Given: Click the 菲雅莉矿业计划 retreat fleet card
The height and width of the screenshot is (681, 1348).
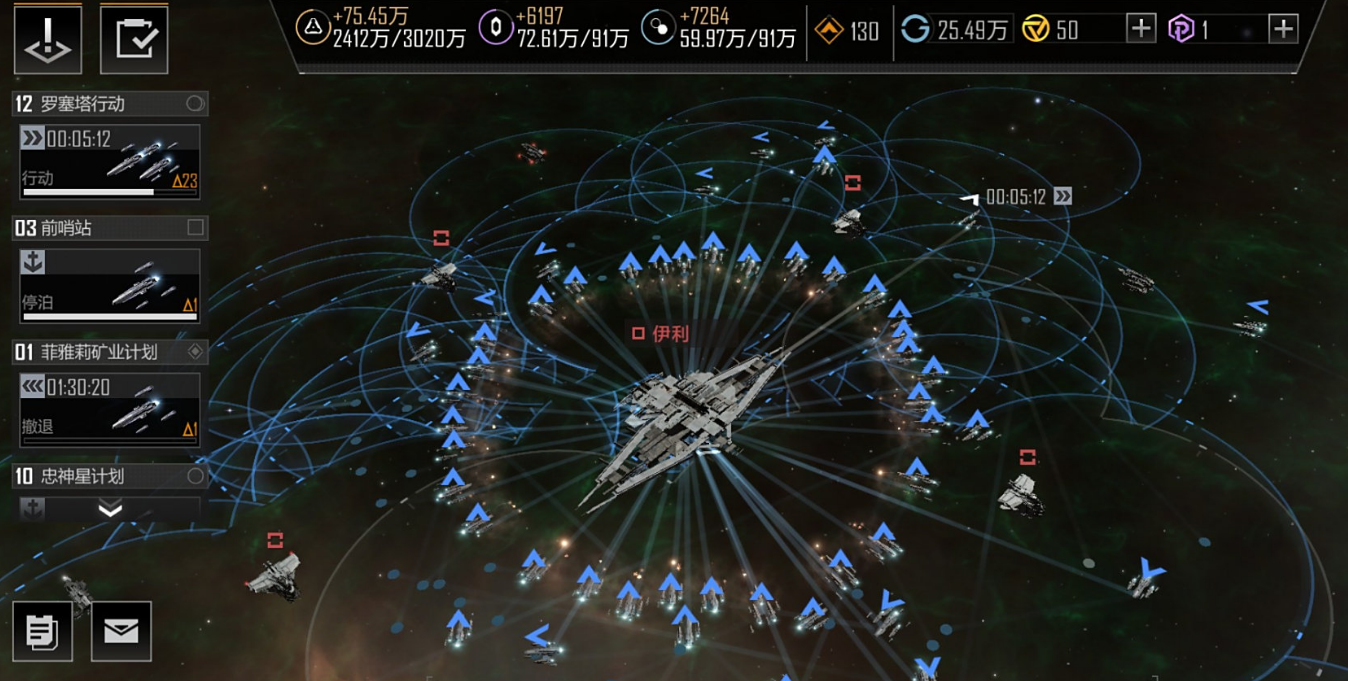Looking at the screenshot, I should [x=110, y=410].
